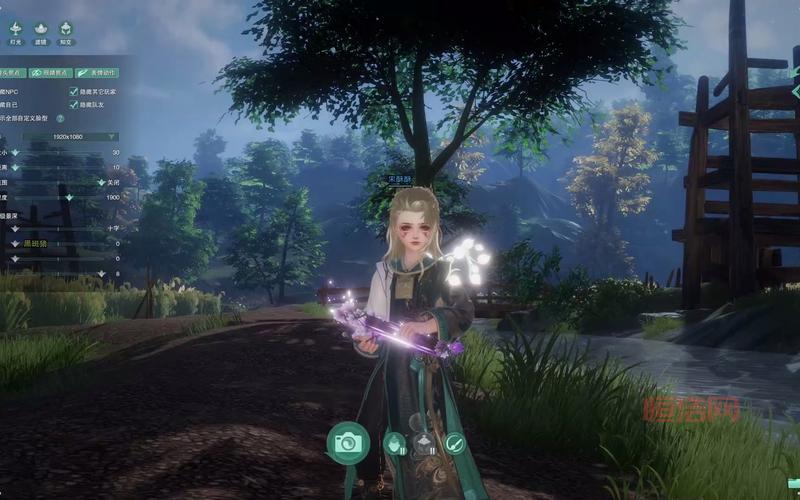Click the slider handle showing 关闭
800x500 pixels.
[x=101, y=183]
